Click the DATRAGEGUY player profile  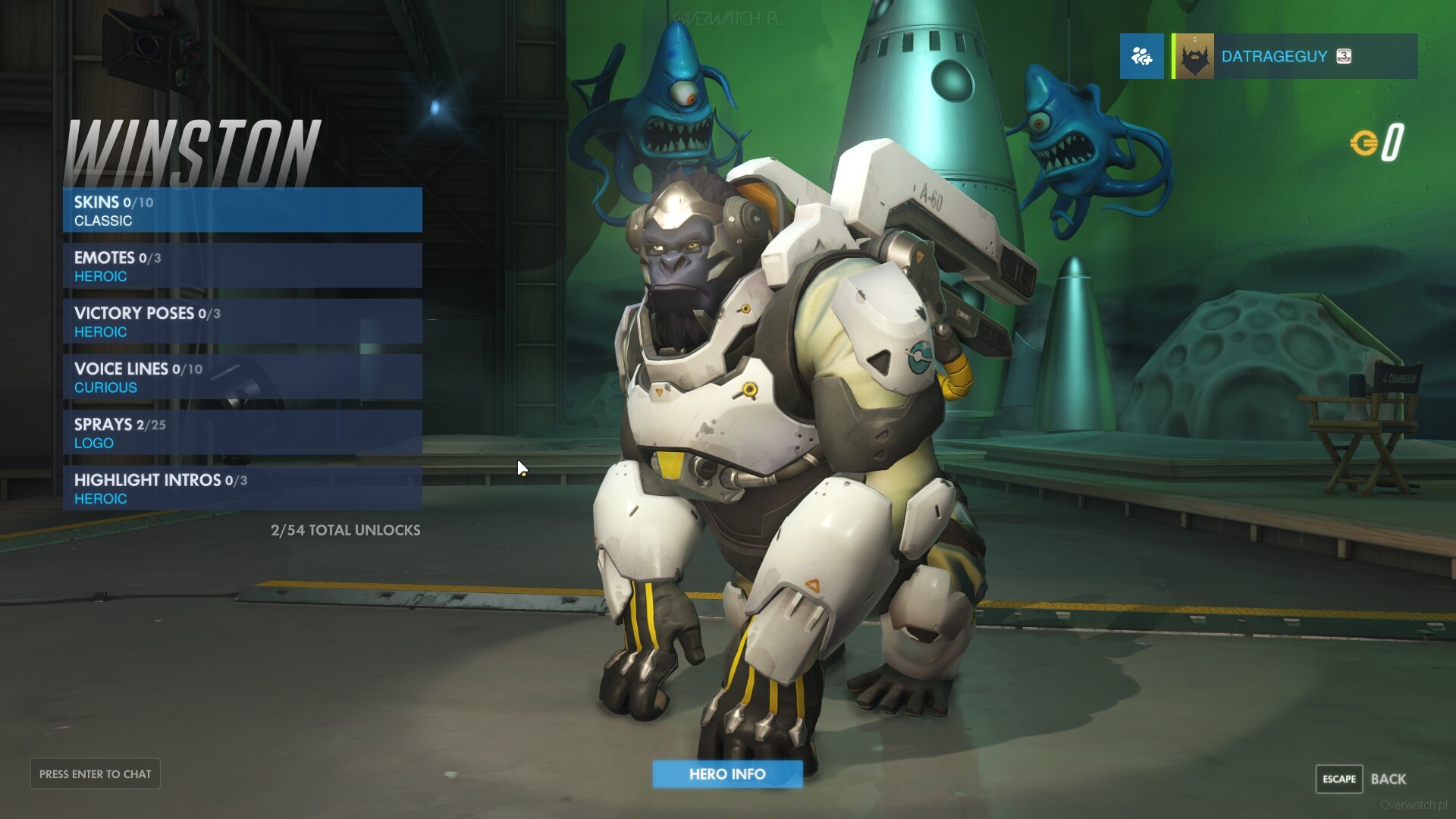click(1294, 56)
